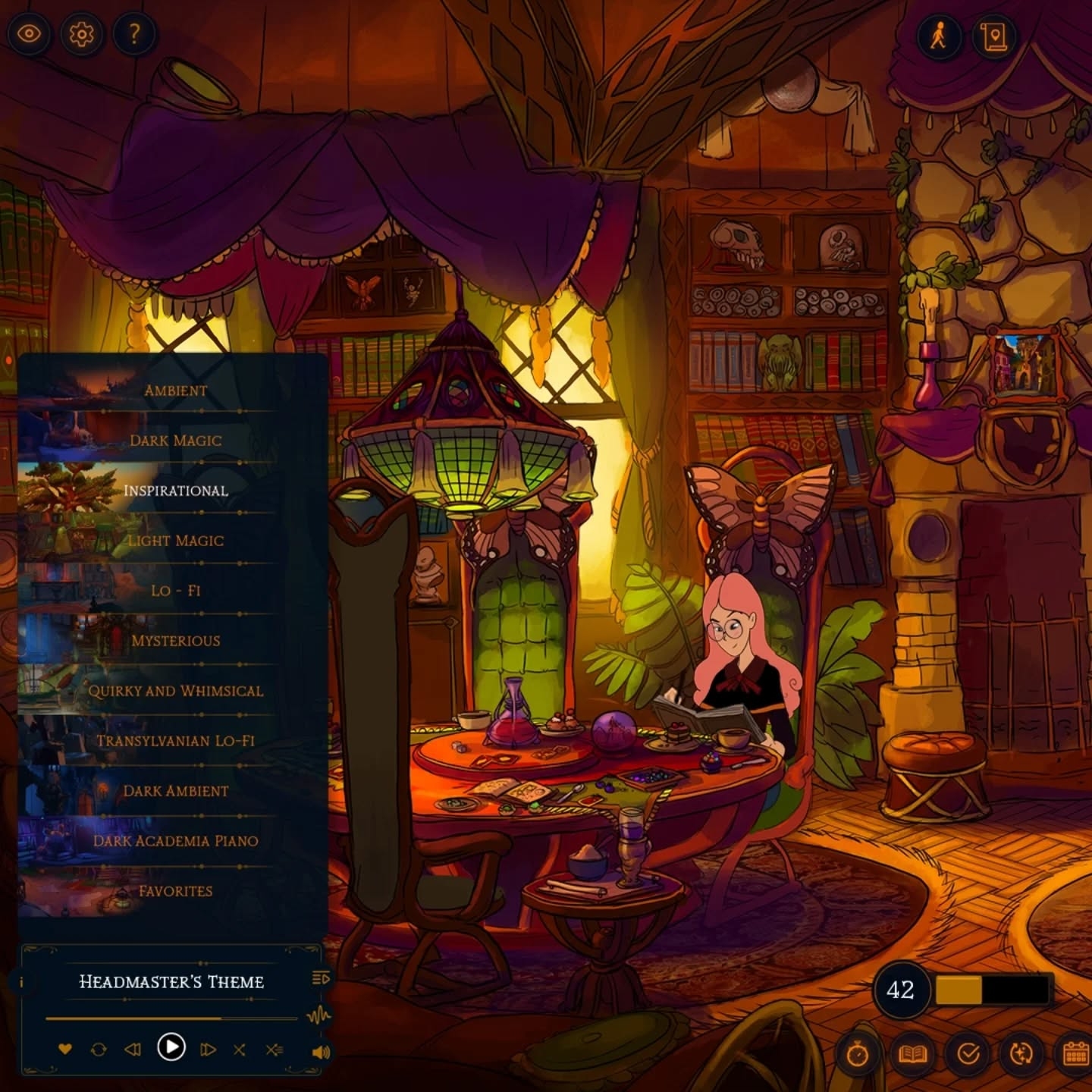Play Headmaster's Theme with the play button
1092x1092 pixels.
[x=171, y=1047]
